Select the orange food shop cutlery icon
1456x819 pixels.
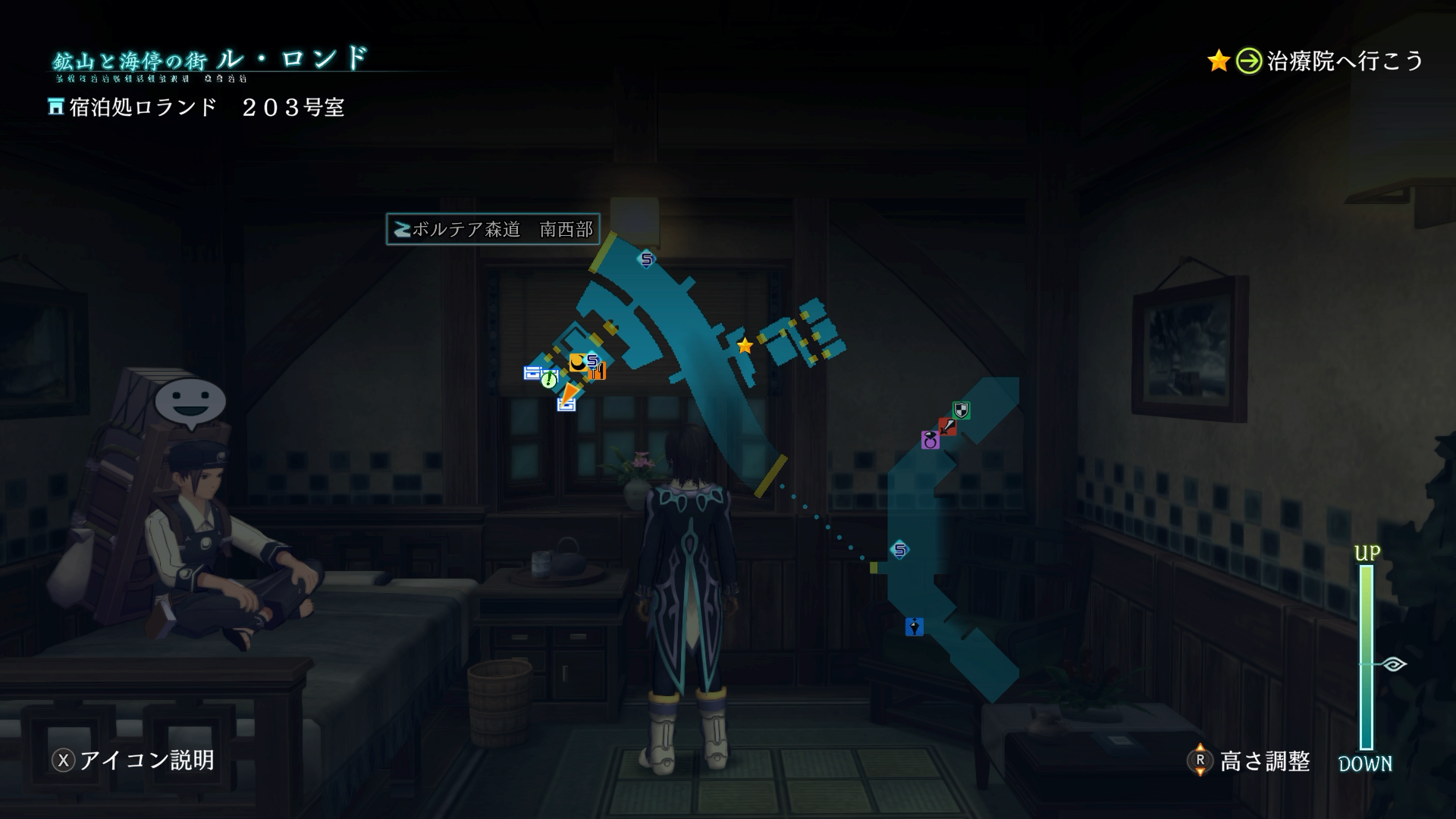[x=598, y=372]
